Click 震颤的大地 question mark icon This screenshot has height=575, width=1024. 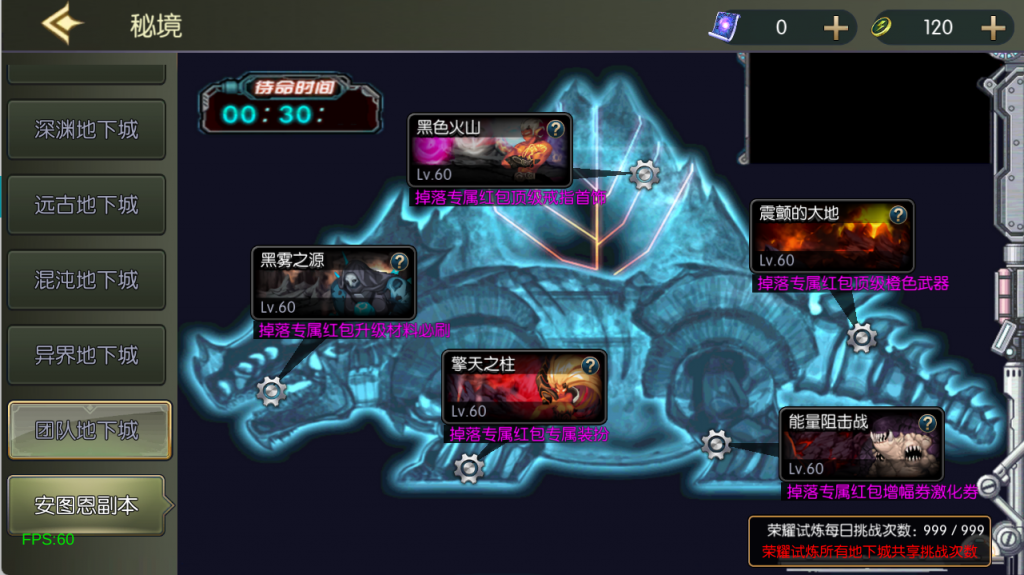coord(898,214)
